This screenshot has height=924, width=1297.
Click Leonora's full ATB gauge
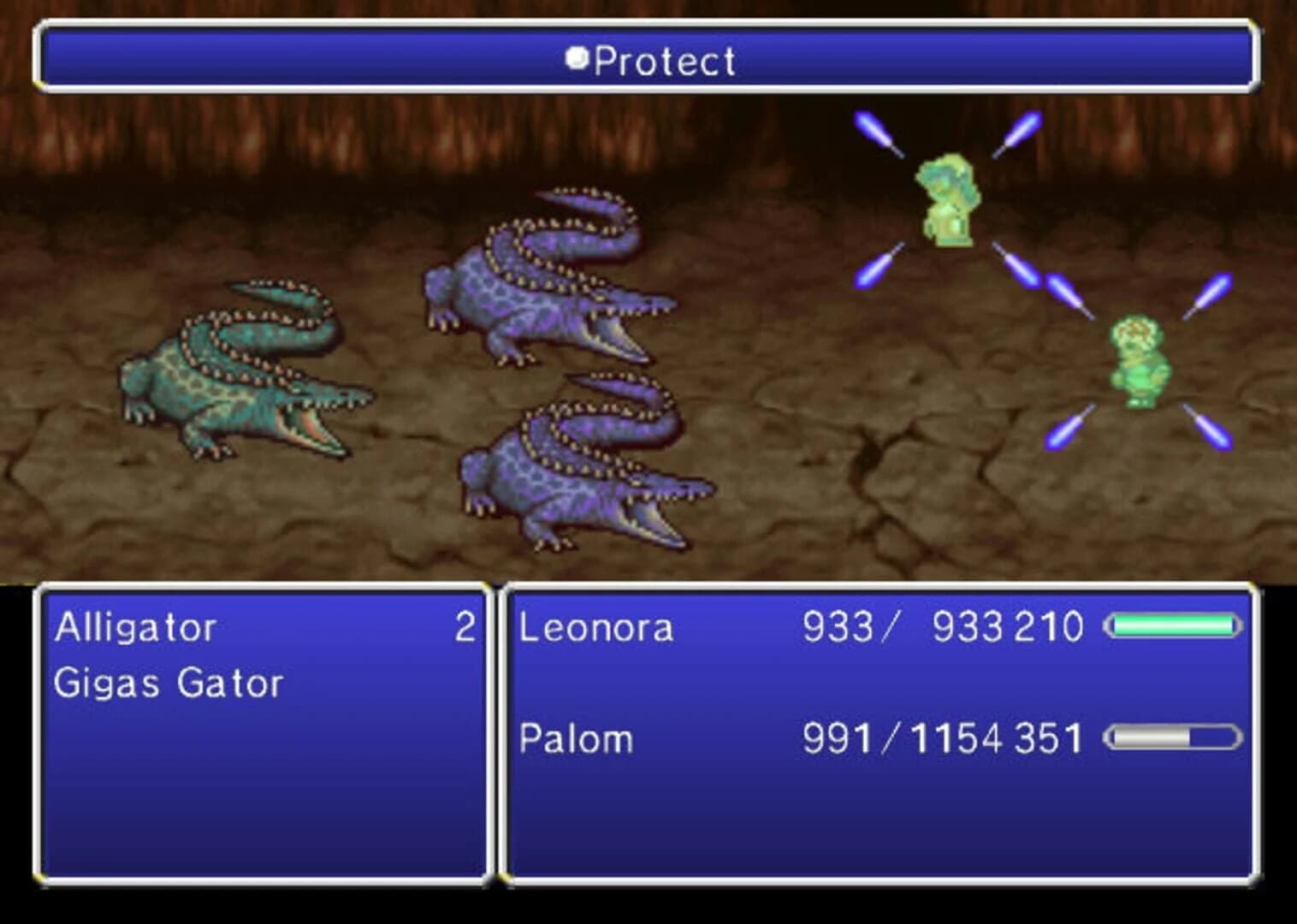click(x=1174, y=627)
